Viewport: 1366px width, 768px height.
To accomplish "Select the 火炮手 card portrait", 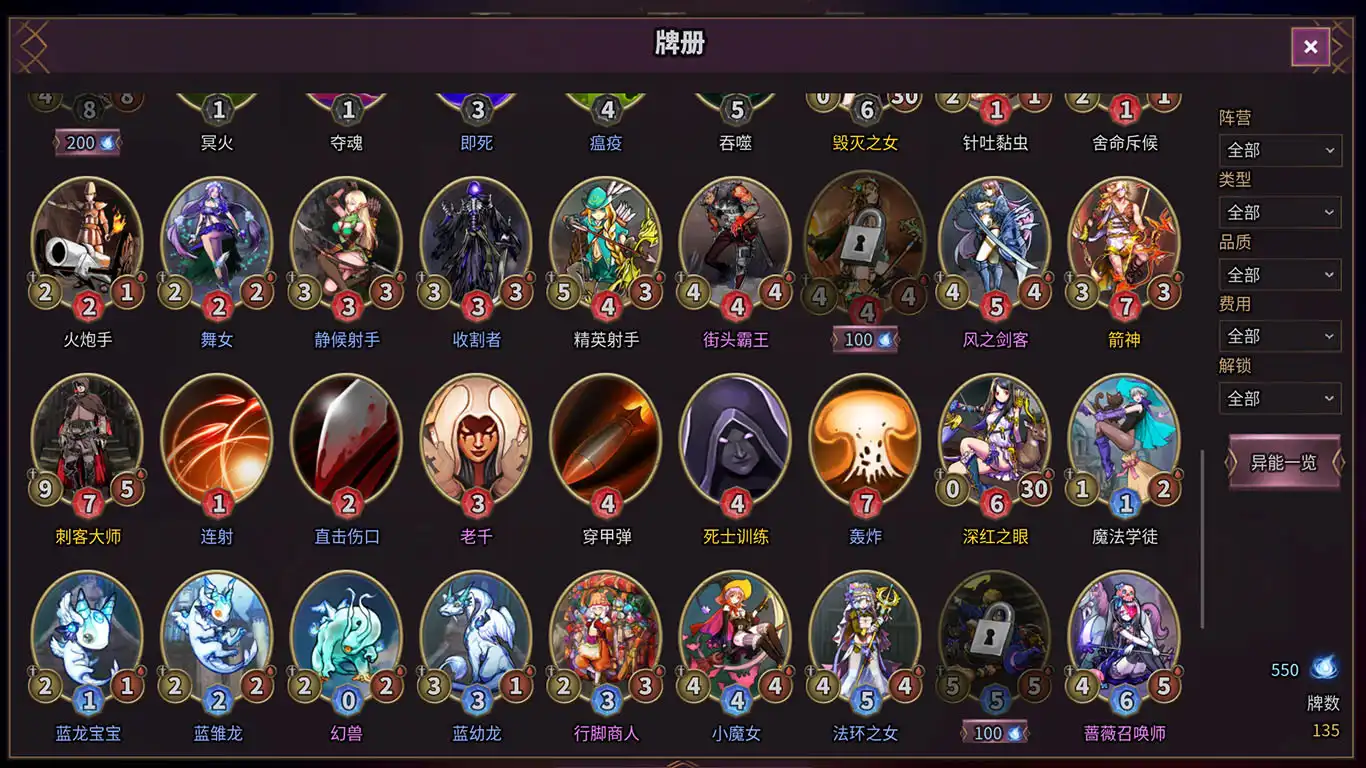I will point(86,240).
